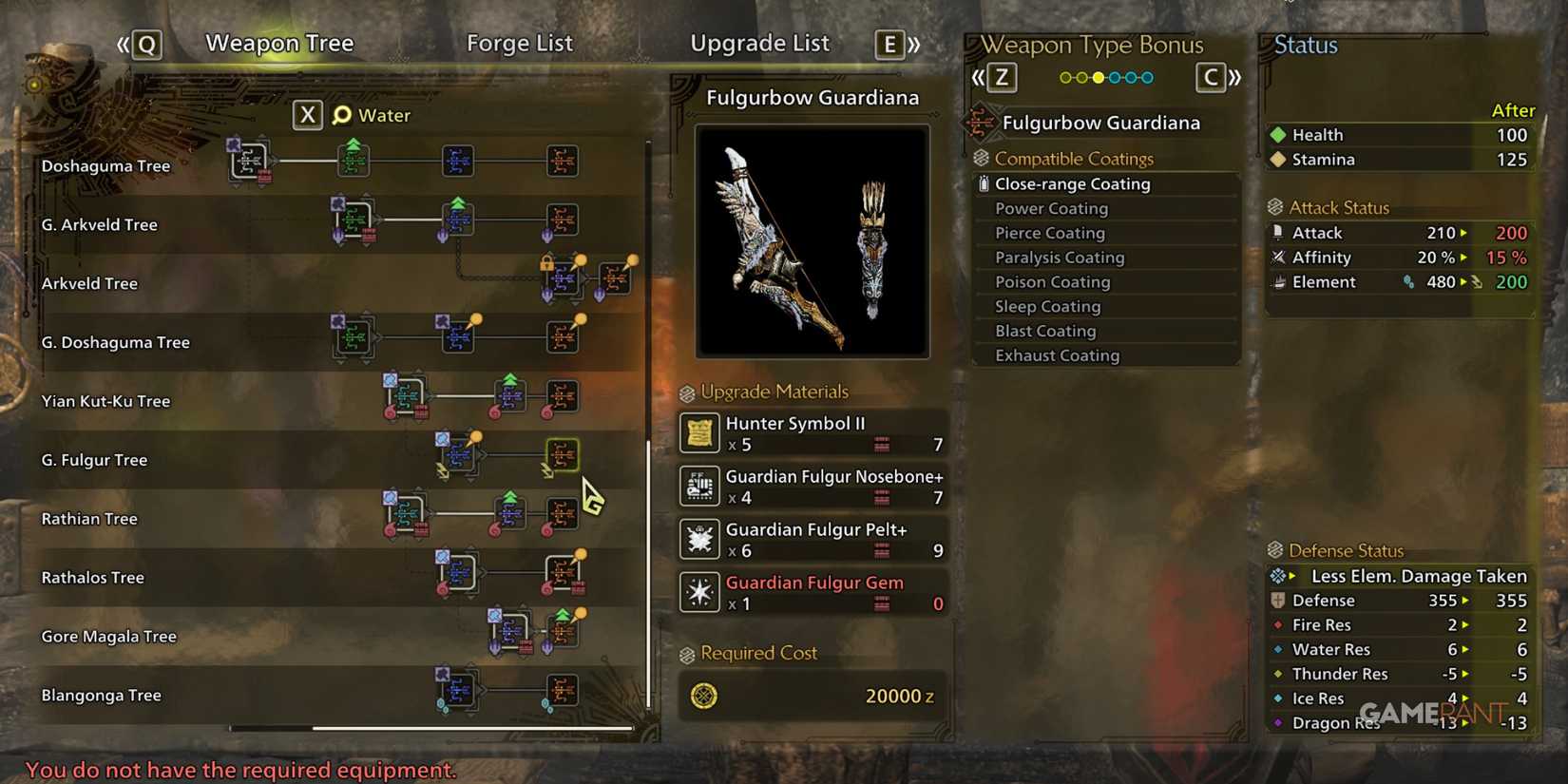Click the magnifier icon in the Water search filter

tap(341, 115)
